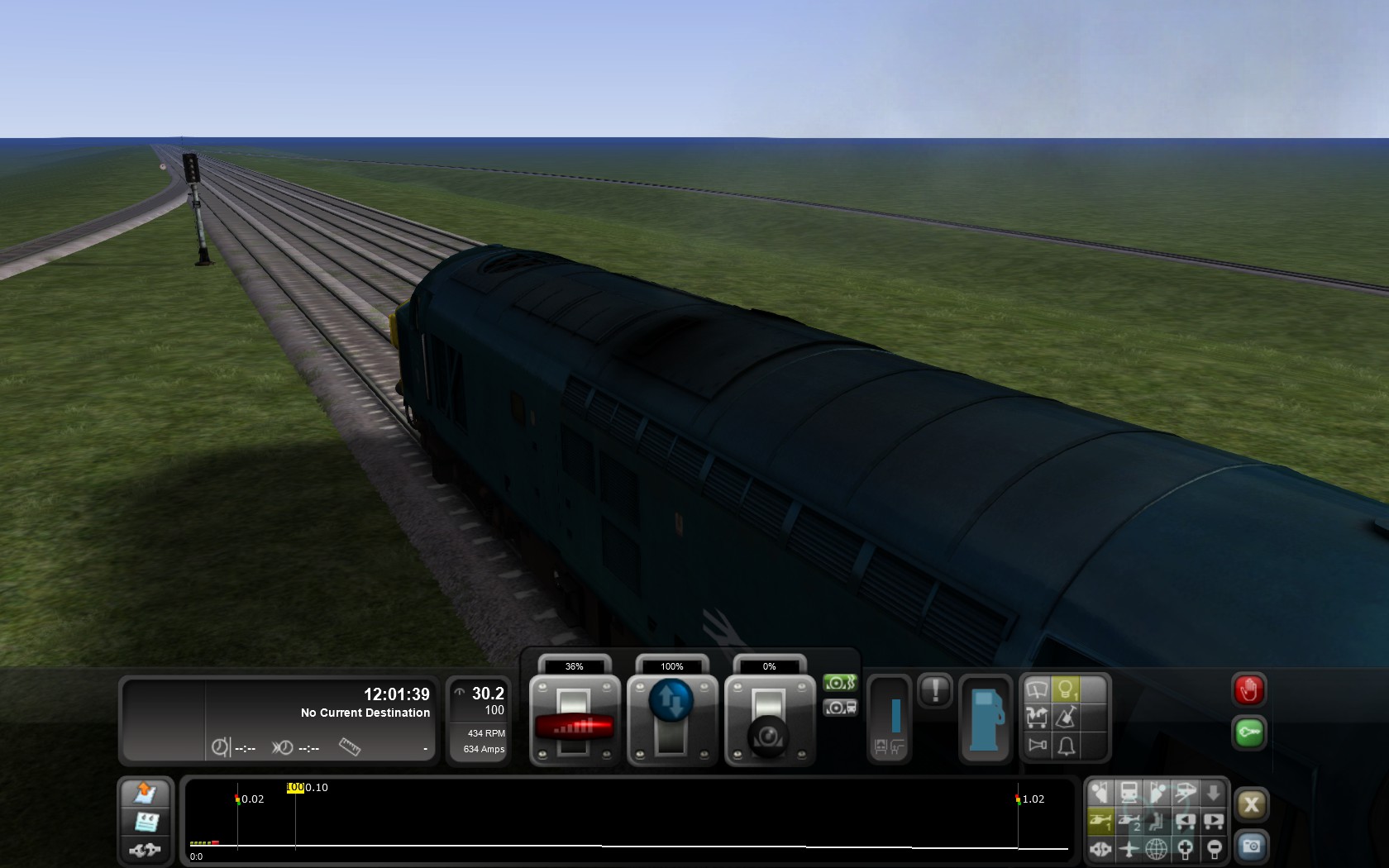The height and width of the screenshot is (868, 1389).
Task: Switch to helicopter camera view 2
Action: click(1129, 821)
